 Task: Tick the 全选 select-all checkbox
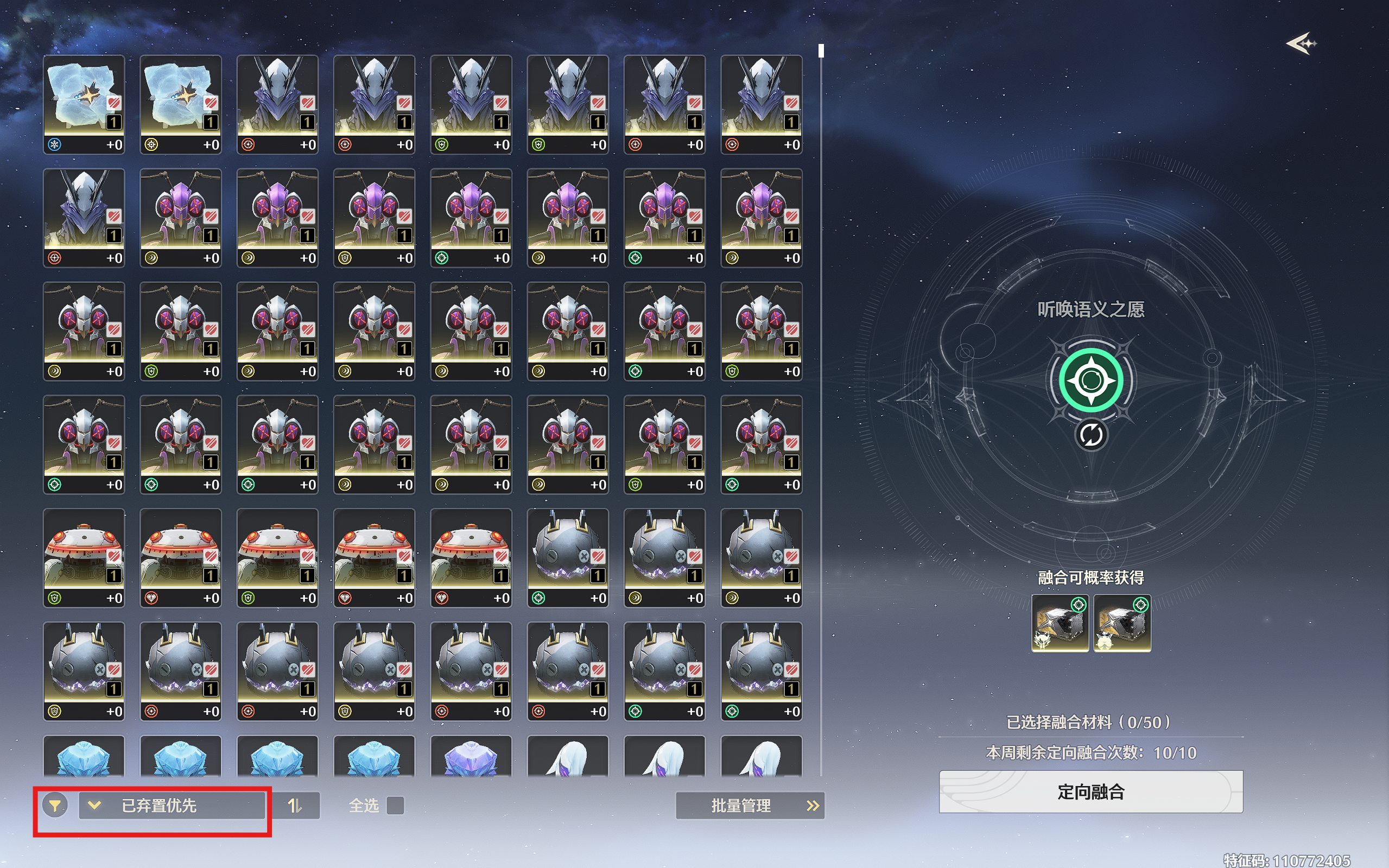(395, 806)
